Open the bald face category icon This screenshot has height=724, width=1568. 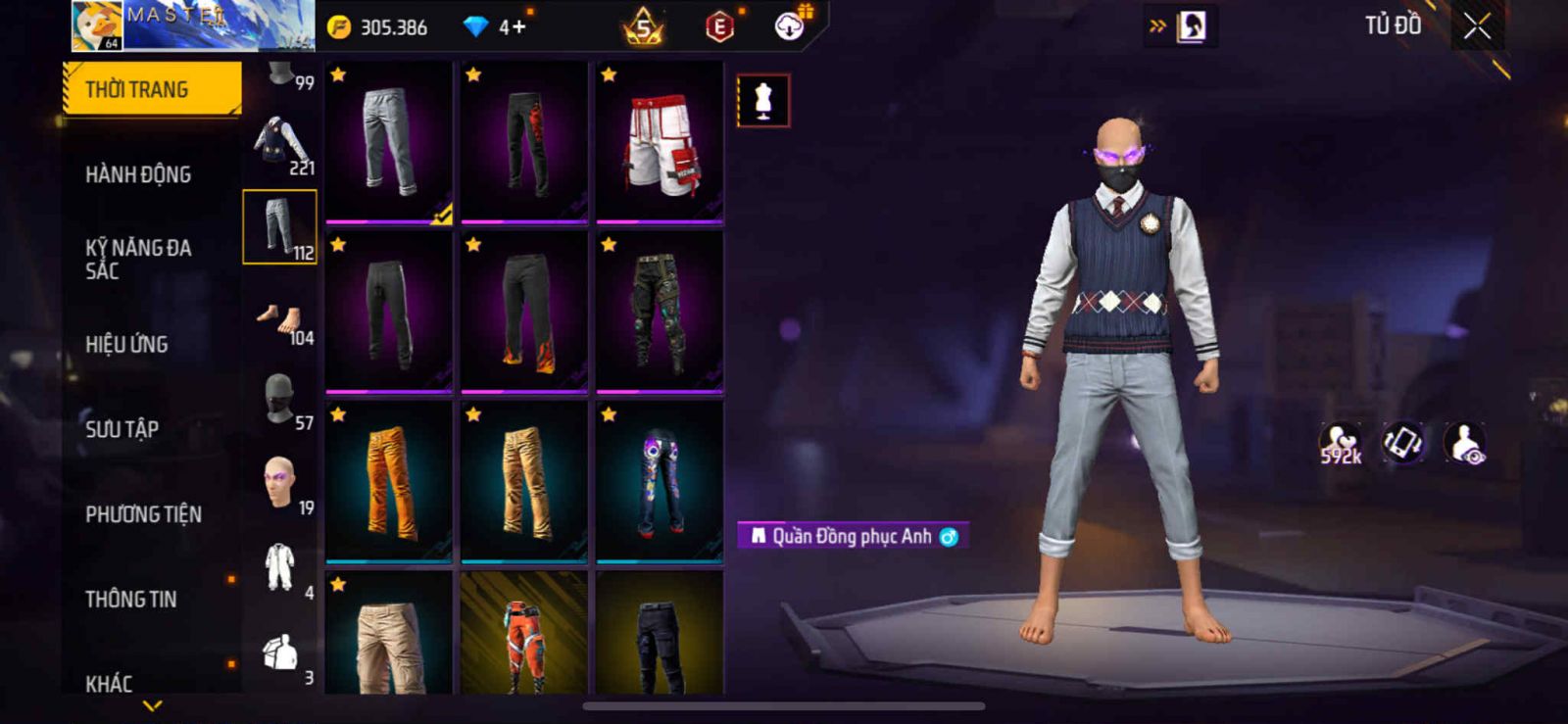[x=279, y=482]
